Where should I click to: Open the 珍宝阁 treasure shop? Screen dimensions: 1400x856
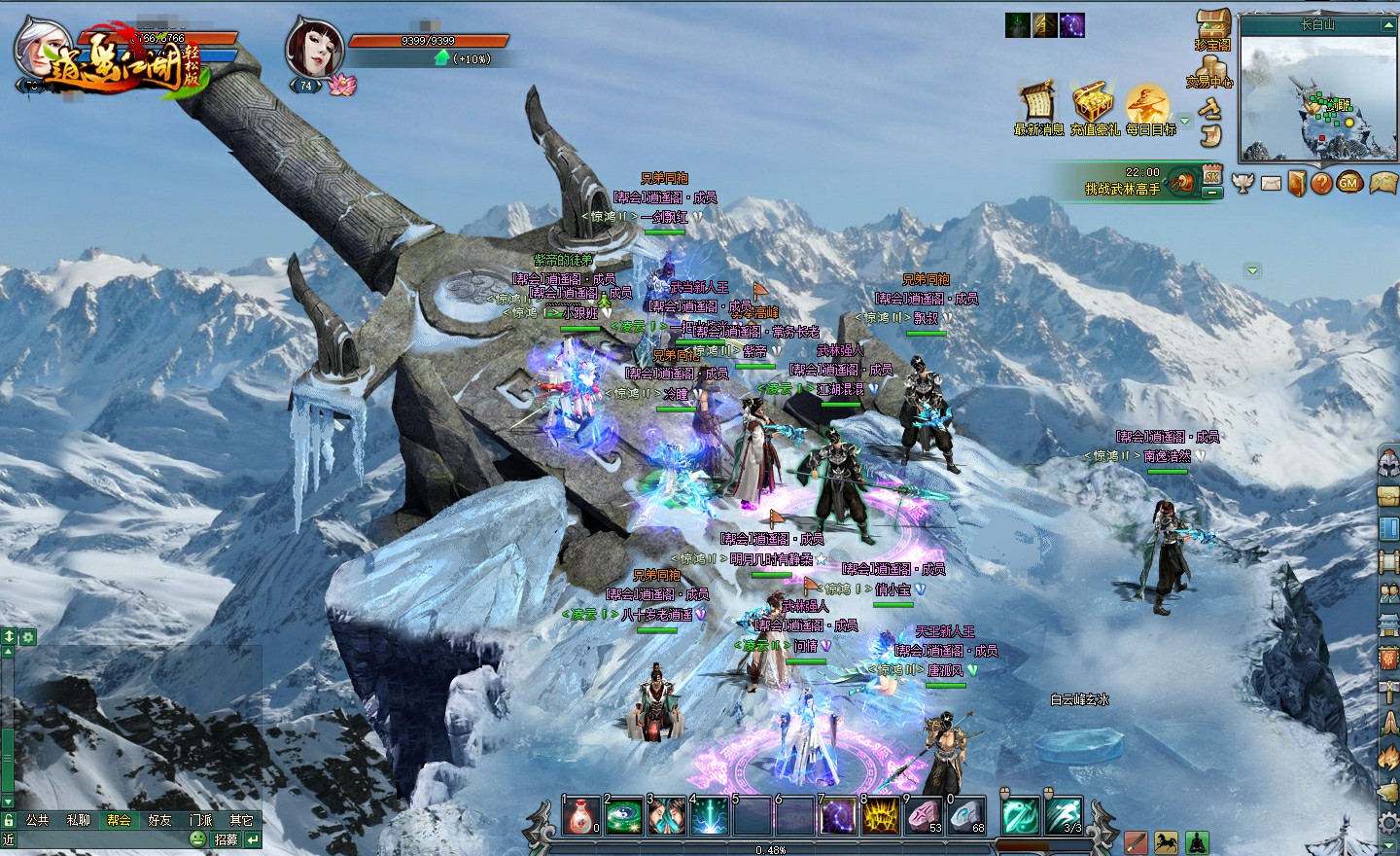[1212, 27]
